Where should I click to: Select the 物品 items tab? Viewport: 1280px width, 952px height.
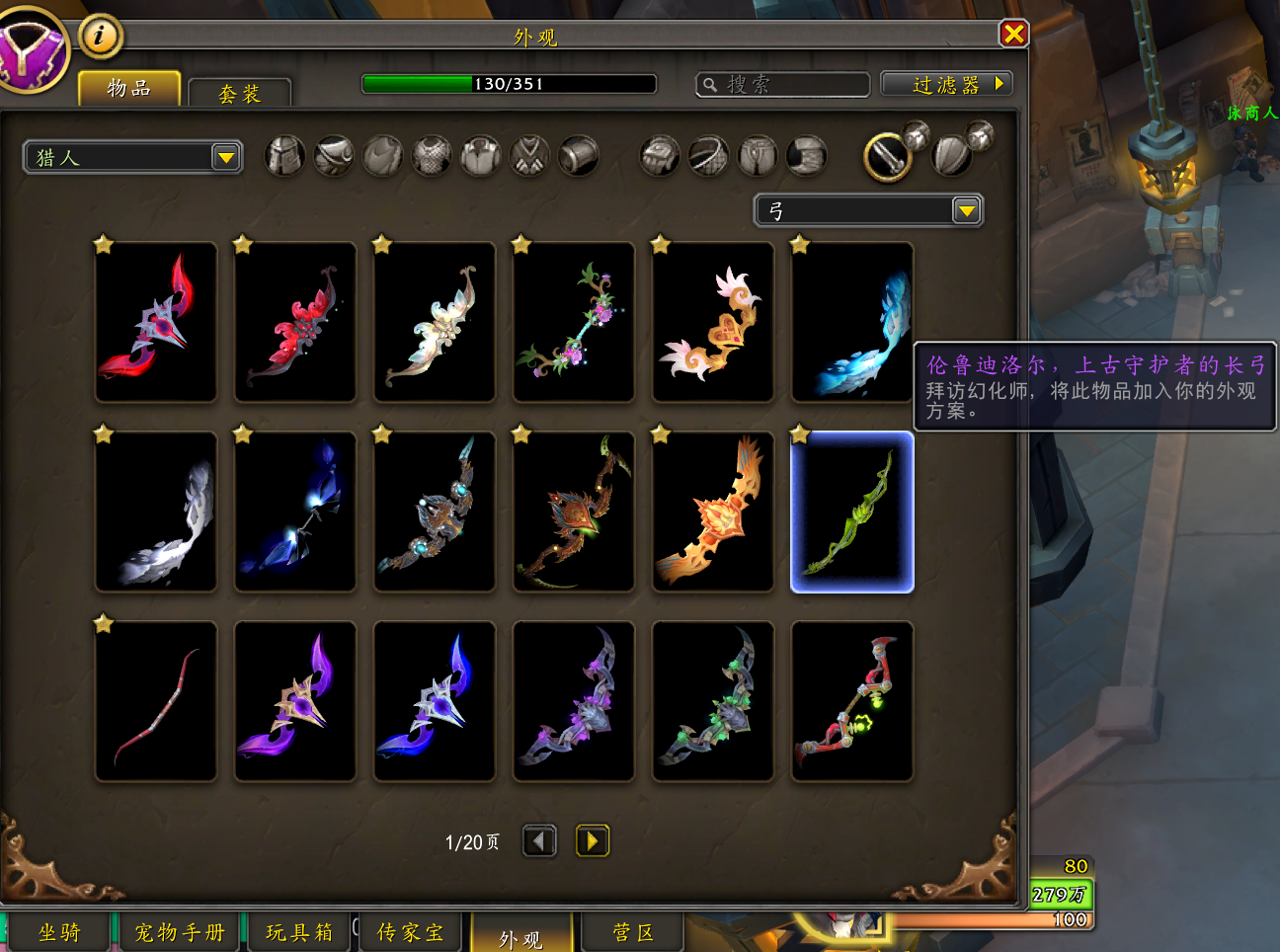coord(129,89)
